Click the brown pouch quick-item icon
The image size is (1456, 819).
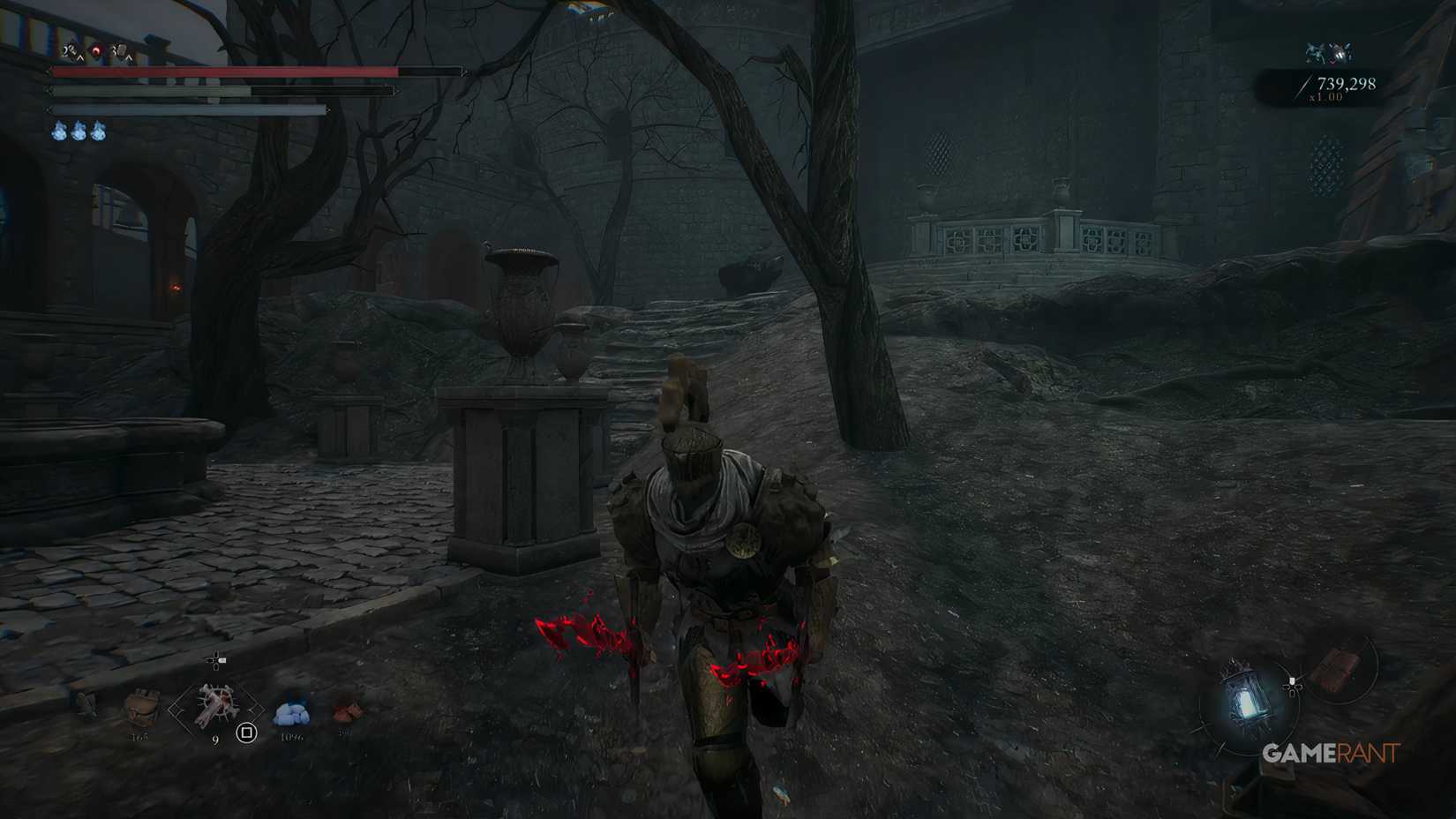pos(141,704)
